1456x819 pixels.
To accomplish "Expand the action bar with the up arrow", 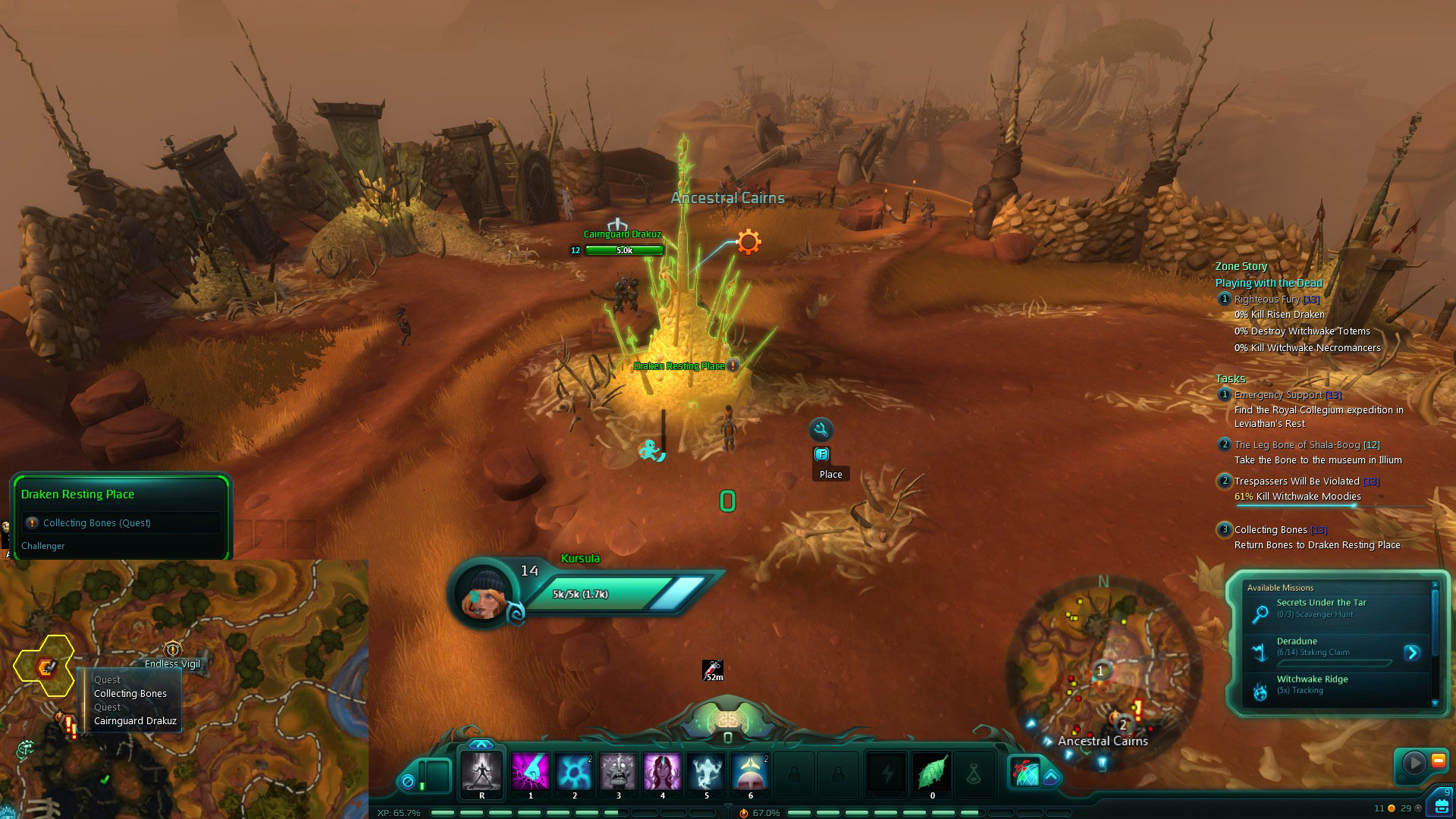I will point(481,745).
